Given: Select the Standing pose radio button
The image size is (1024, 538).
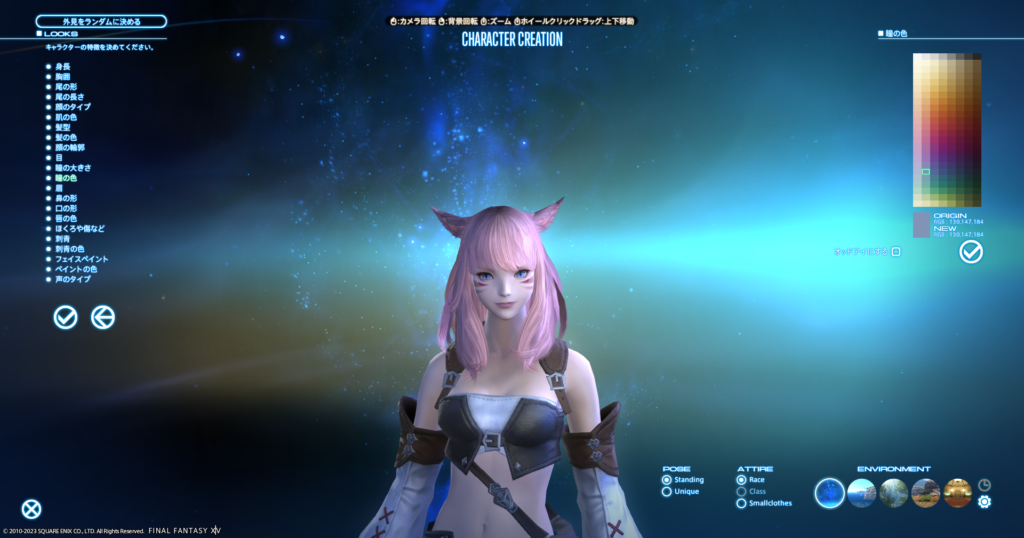Looking at the screenshot, I should coord(667,480).
